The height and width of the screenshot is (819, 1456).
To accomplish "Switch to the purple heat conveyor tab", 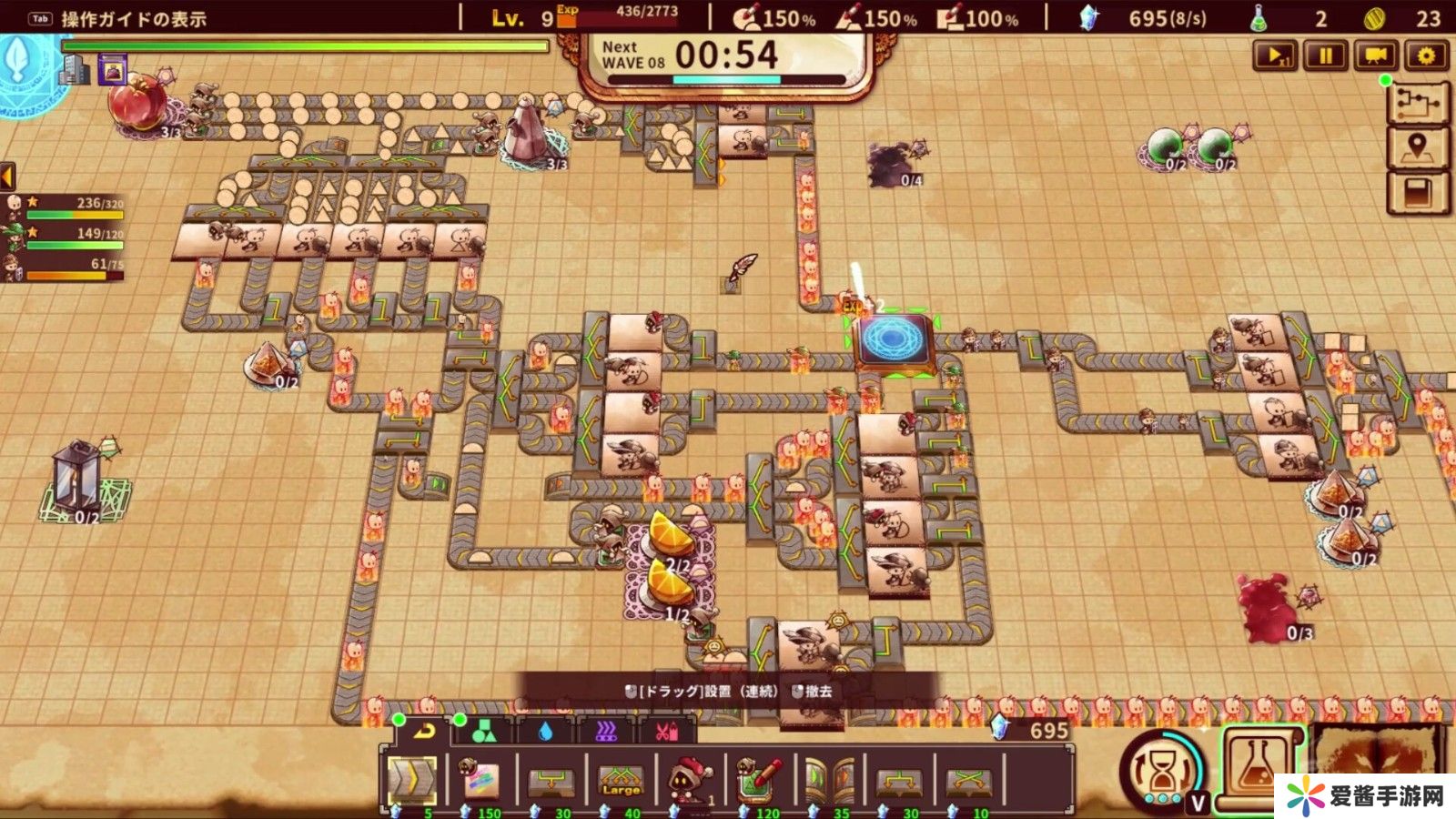I will coord(606,731).
